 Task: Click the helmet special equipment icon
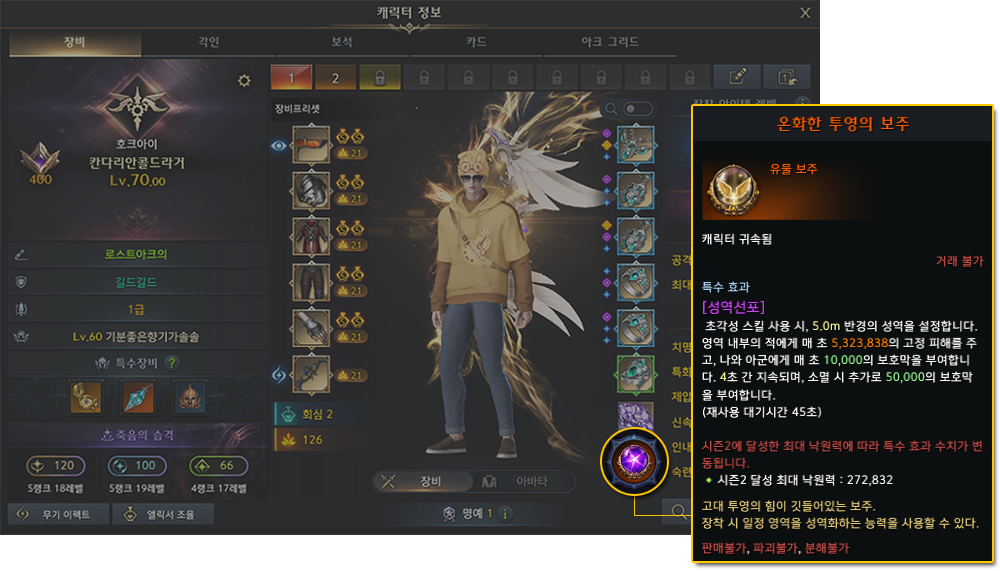coord(190,397)
